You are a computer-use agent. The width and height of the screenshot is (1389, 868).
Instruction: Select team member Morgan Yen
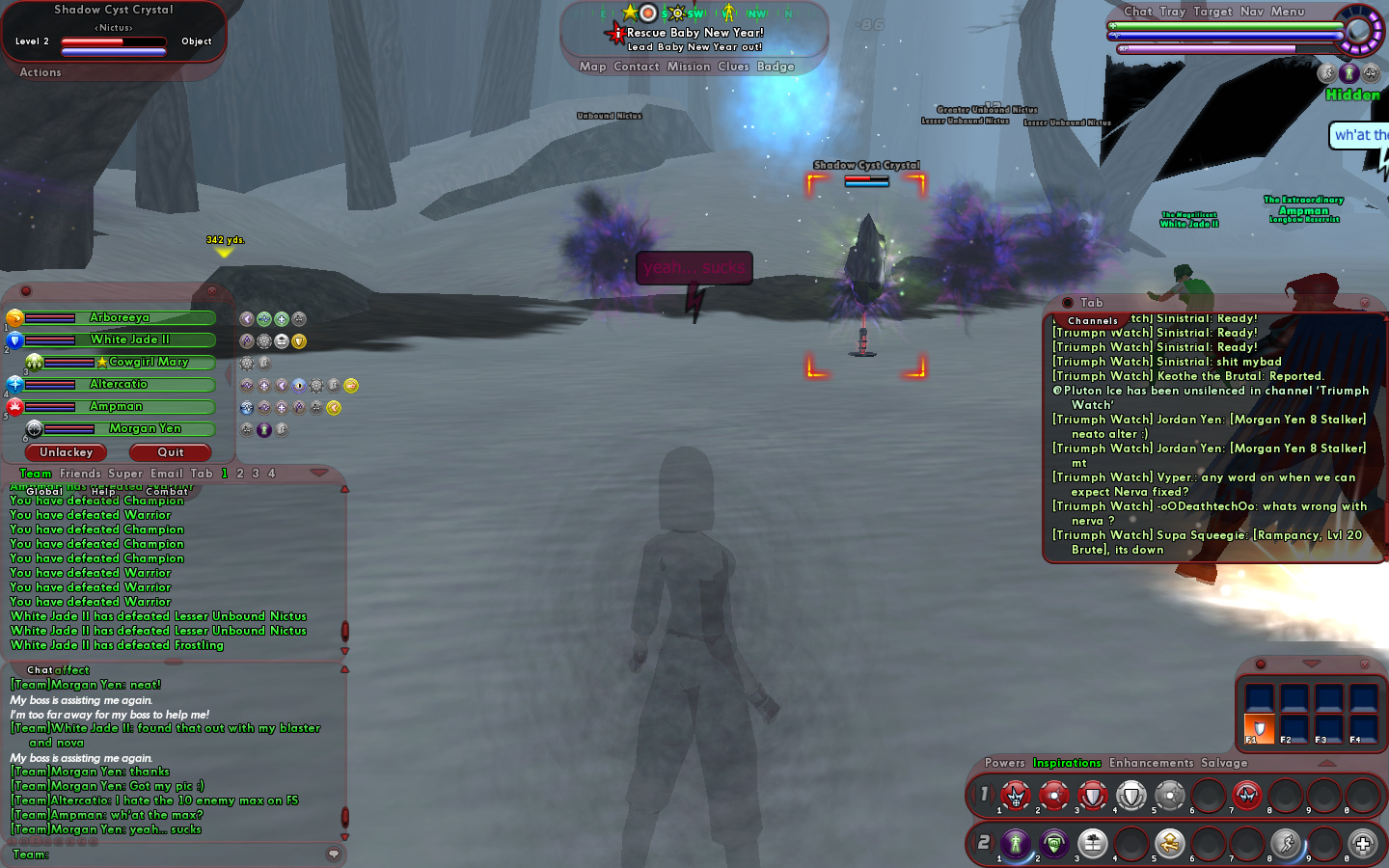pos(145,429)
